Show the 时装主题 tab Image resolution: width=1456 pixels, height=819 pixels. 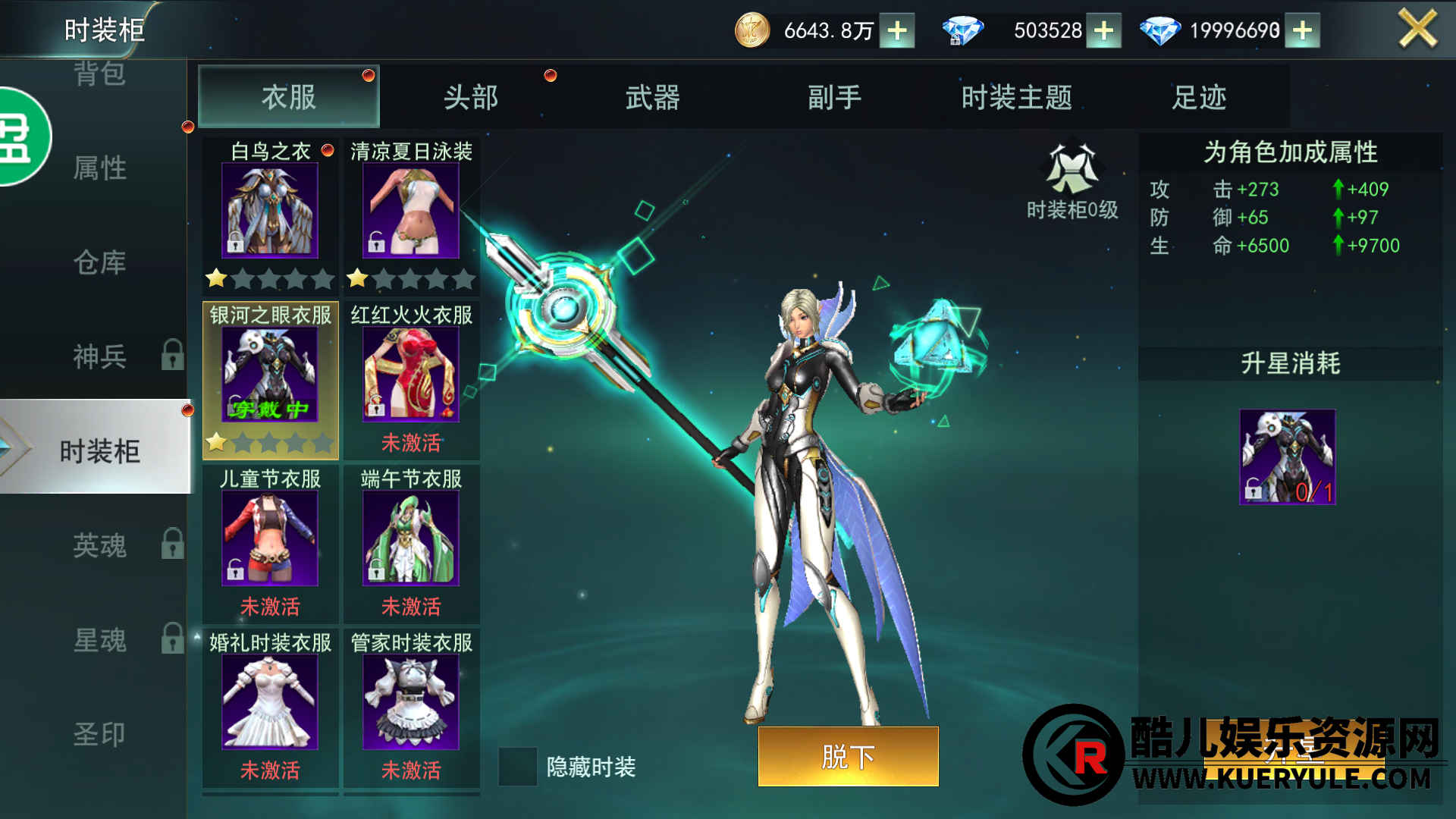coord(1016,97)
